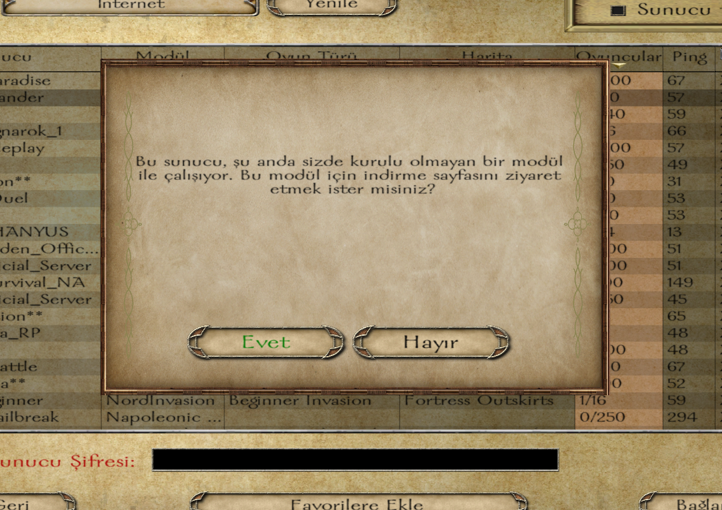Open the Internet server source dropdown
This screenshot has width=722, height=510.
tap(131, 5)
